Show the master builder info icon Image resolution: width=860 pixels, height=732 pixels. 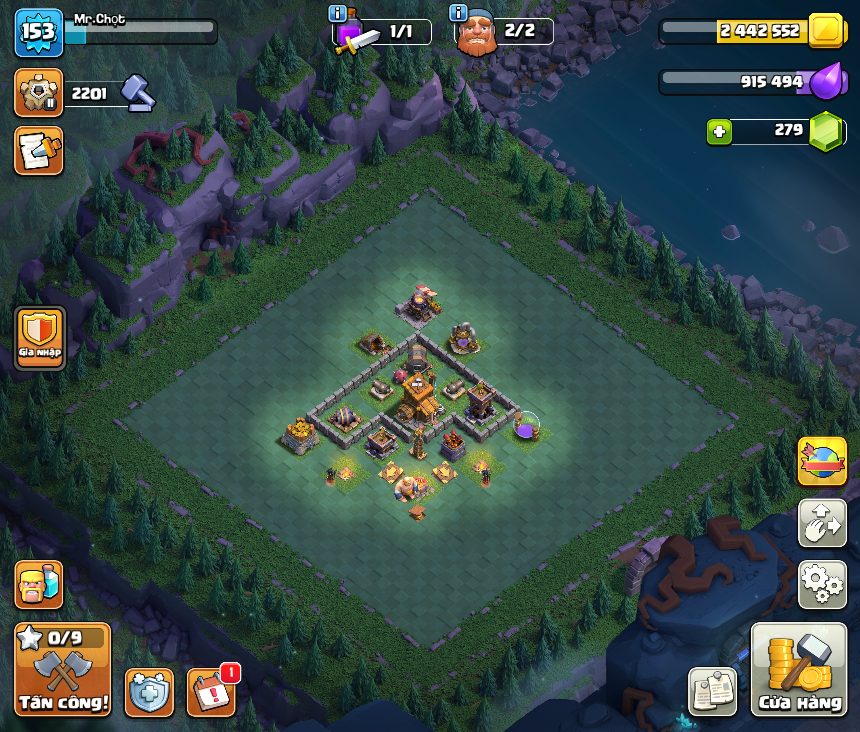(x=459, y=13)
